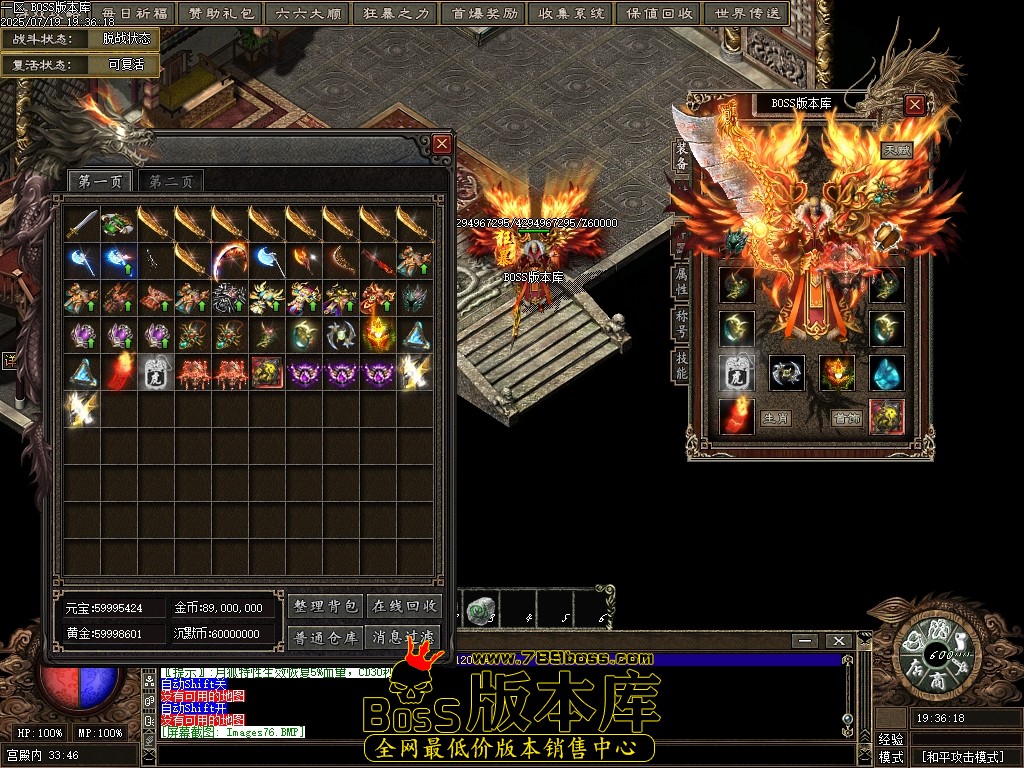Open the 每日祈福 daily blessing menu

coord(134,14)
